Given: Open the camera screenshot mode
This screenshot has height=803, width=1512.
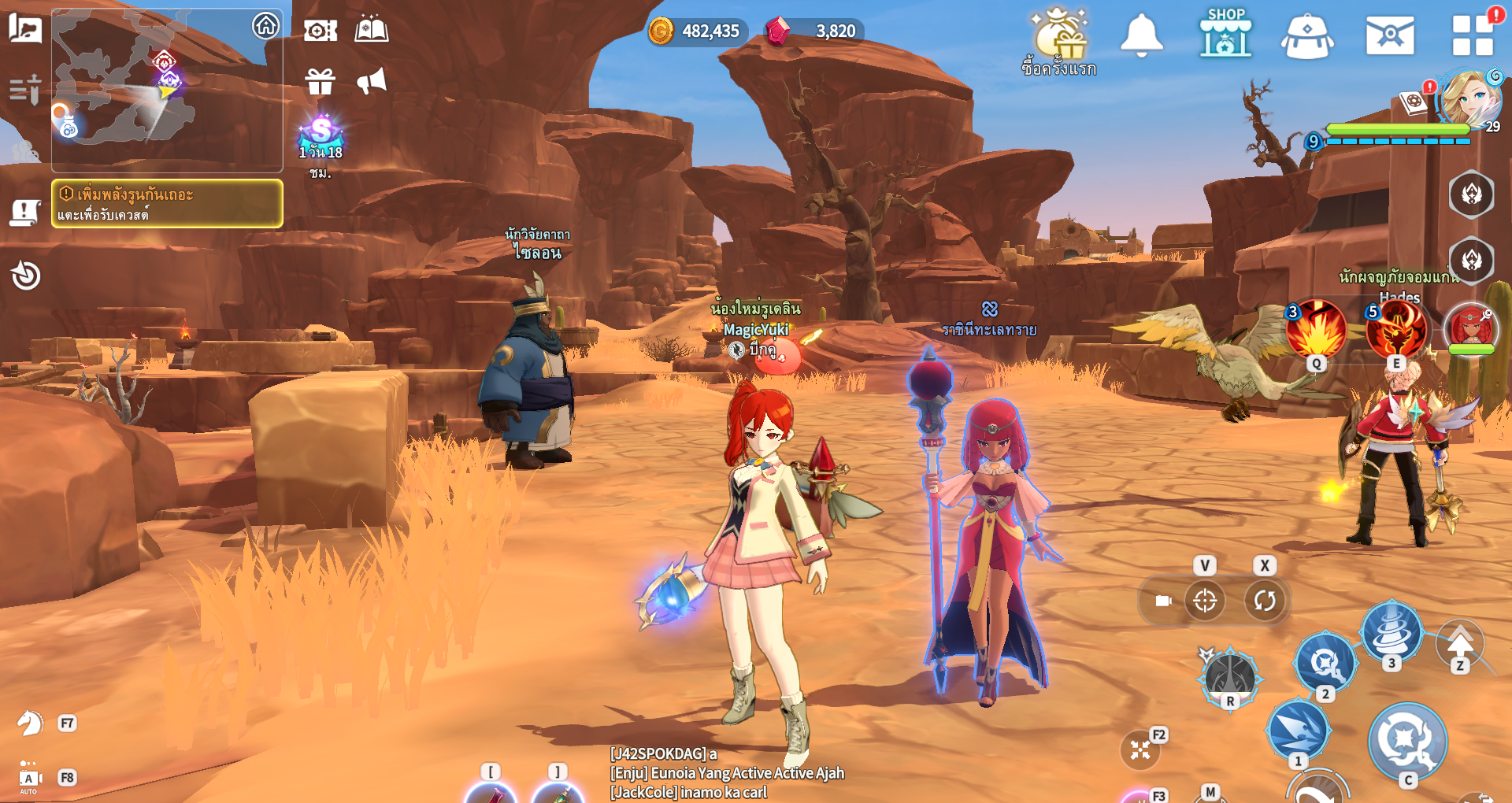Looking at the screenshot, I should [320, 31].
